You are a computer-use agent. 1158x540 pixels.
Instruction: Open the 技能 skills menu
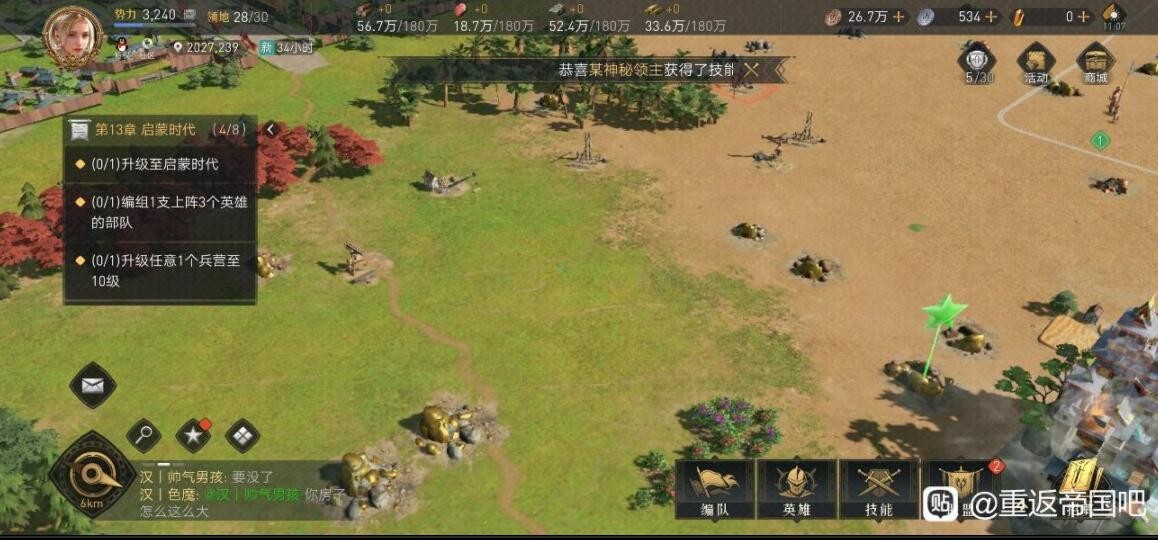click(878, 489)
